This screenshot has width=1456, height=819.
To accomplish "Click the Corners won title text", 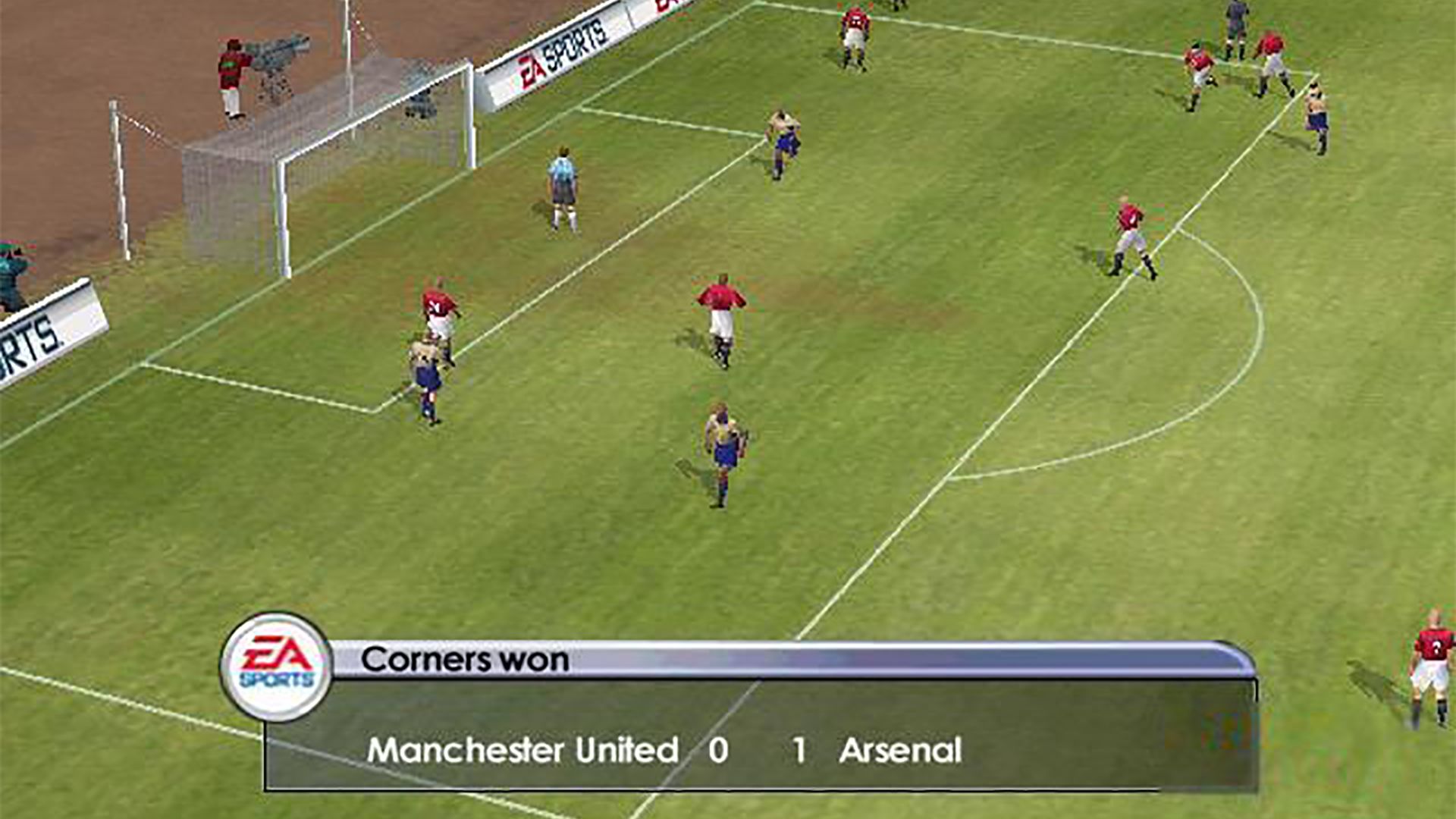I will 466,660.
